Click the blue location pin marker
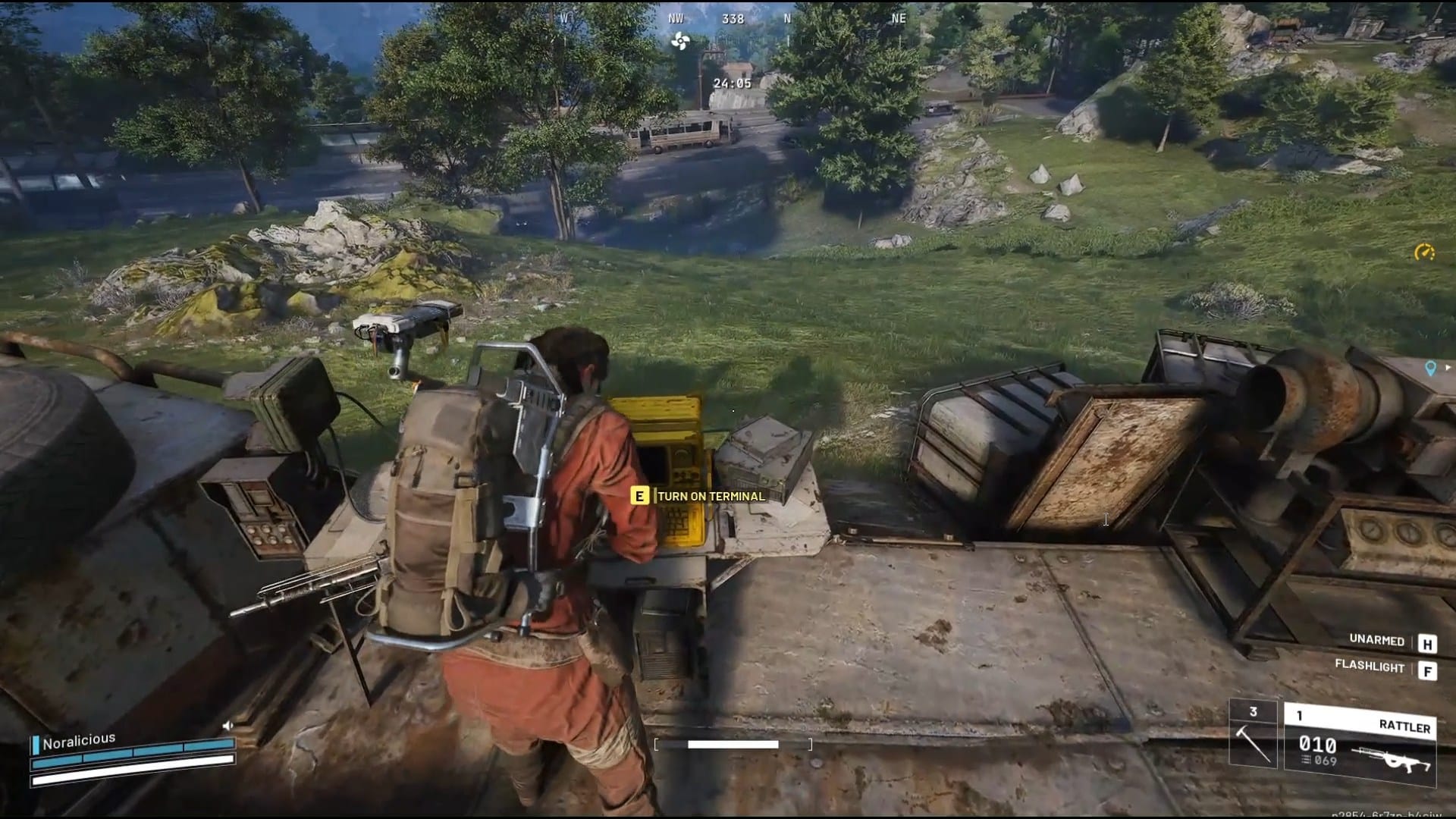This screenshot has width=1456, height=819. (x=1430, y=369)
